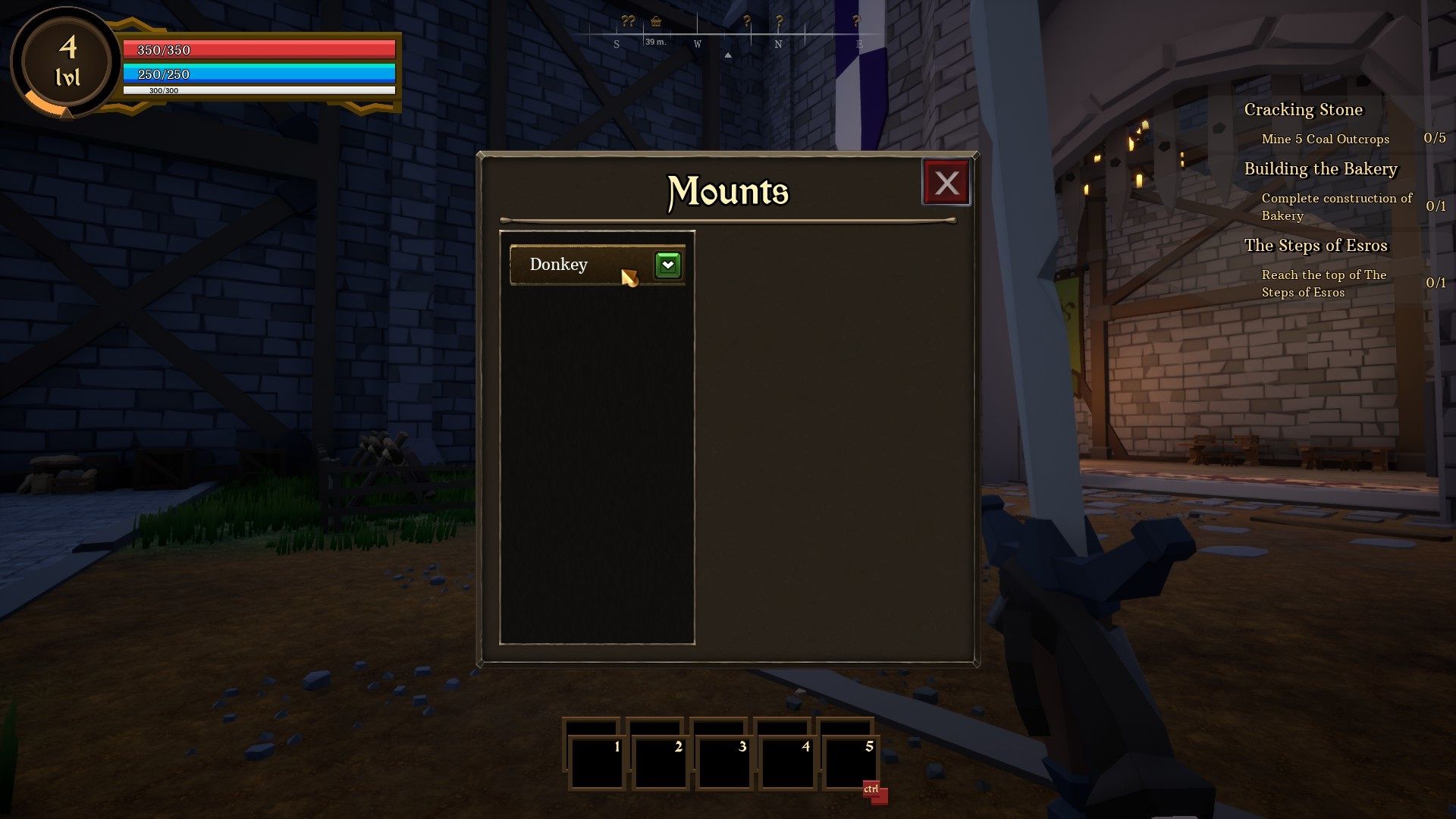Image resolution: width=1456 pixels, height=819 pixels.
Task: Click the double question mark compass marker
Action: pos(626,21)
